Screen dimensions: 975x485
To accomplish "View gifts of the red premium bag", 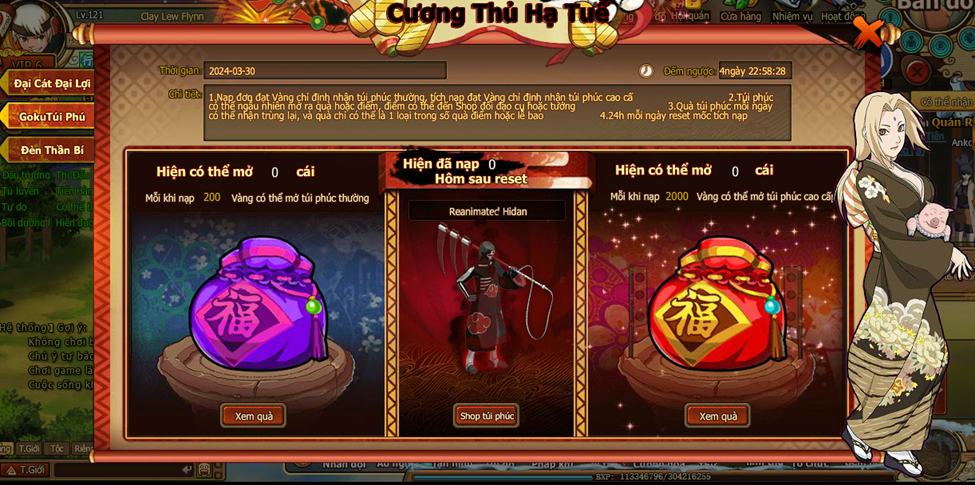I will click(x=717, y=416).
